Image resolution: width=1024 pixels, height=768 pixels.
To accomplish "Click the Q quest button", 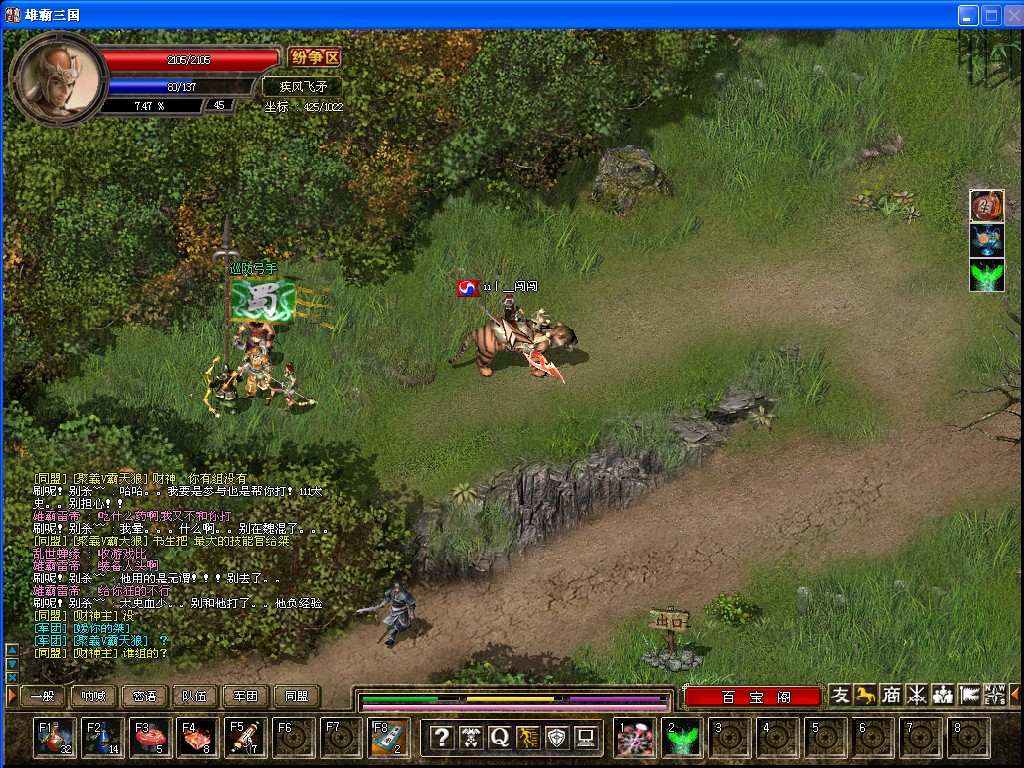I will click(499, 738).
